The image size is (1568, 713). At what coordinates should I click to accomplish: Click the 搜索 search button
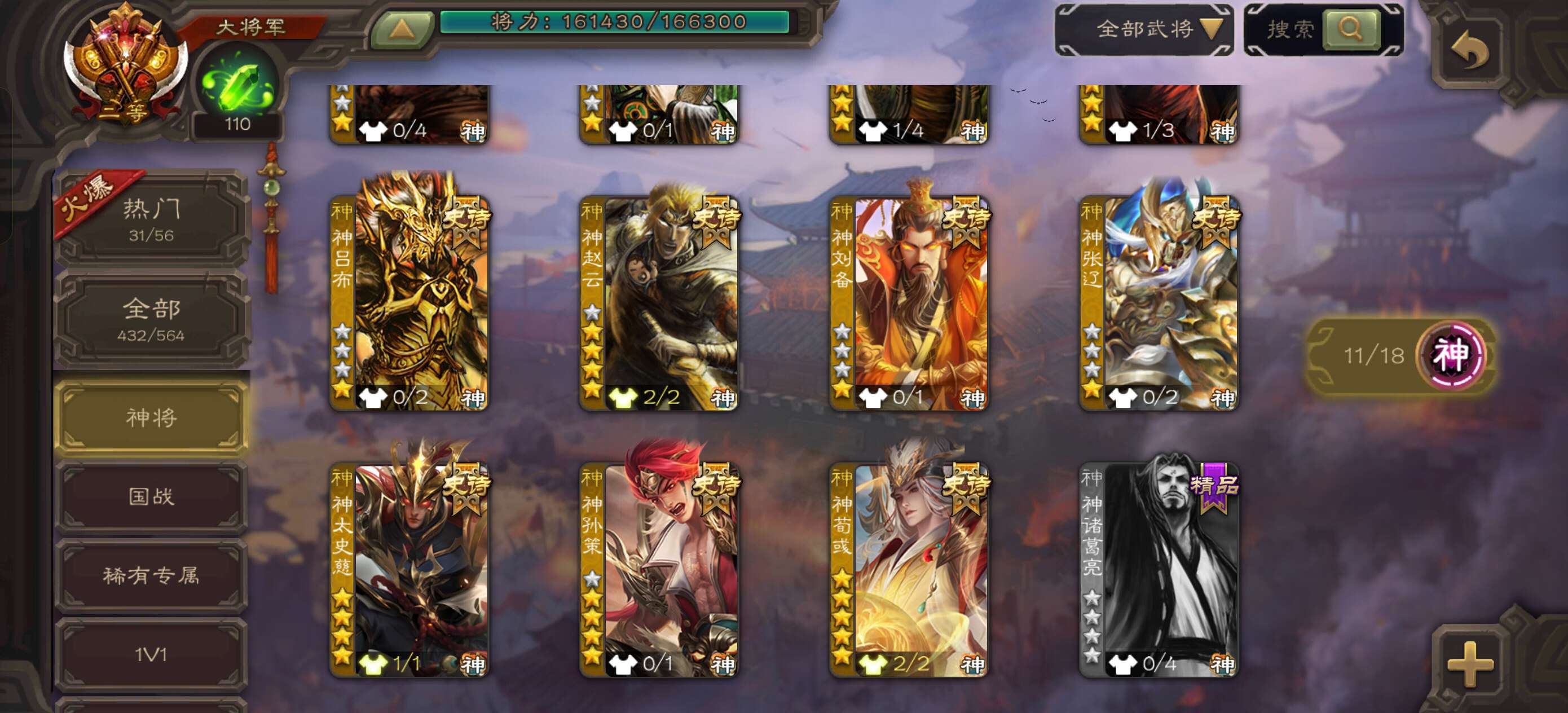tap(1350, 29)
